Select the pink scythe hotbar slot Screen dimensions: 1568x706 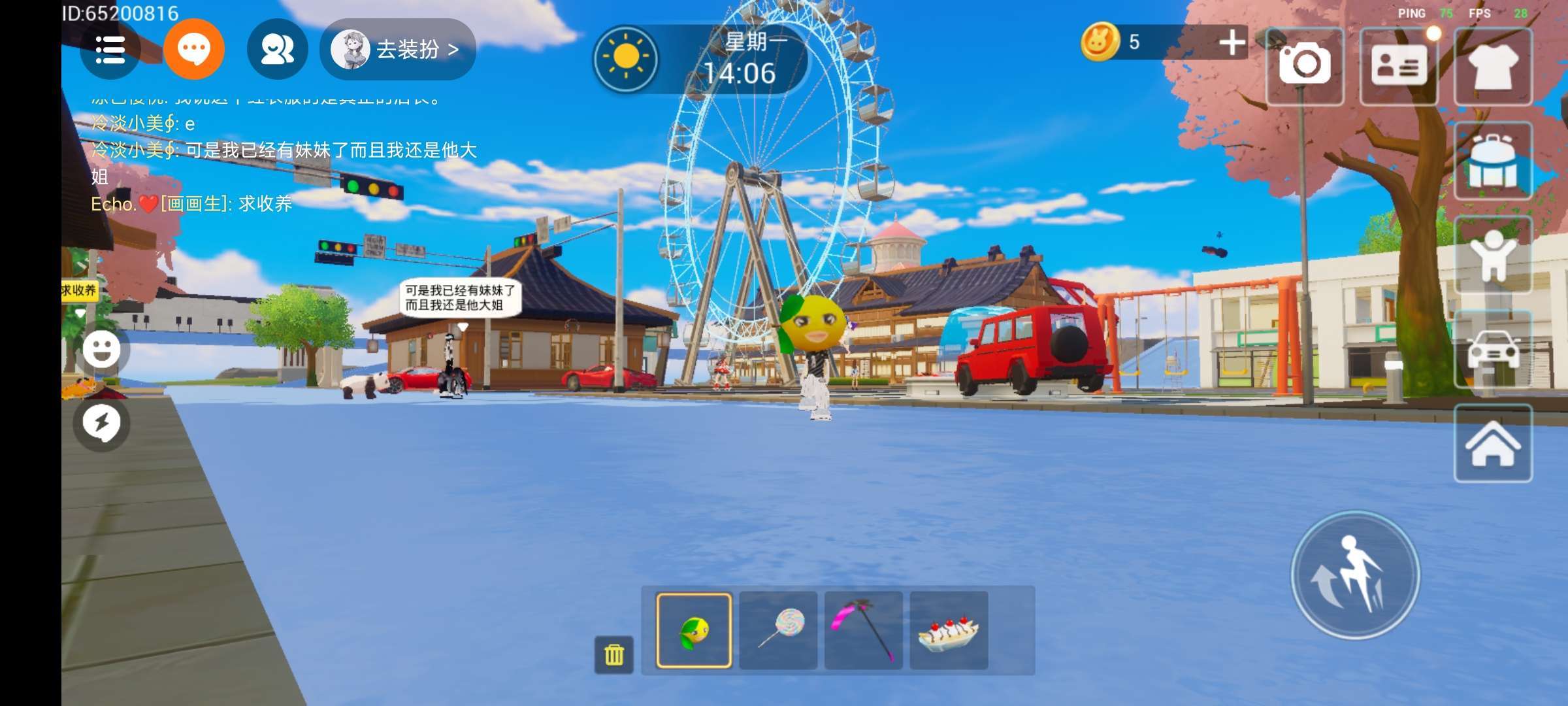(864, 631)
